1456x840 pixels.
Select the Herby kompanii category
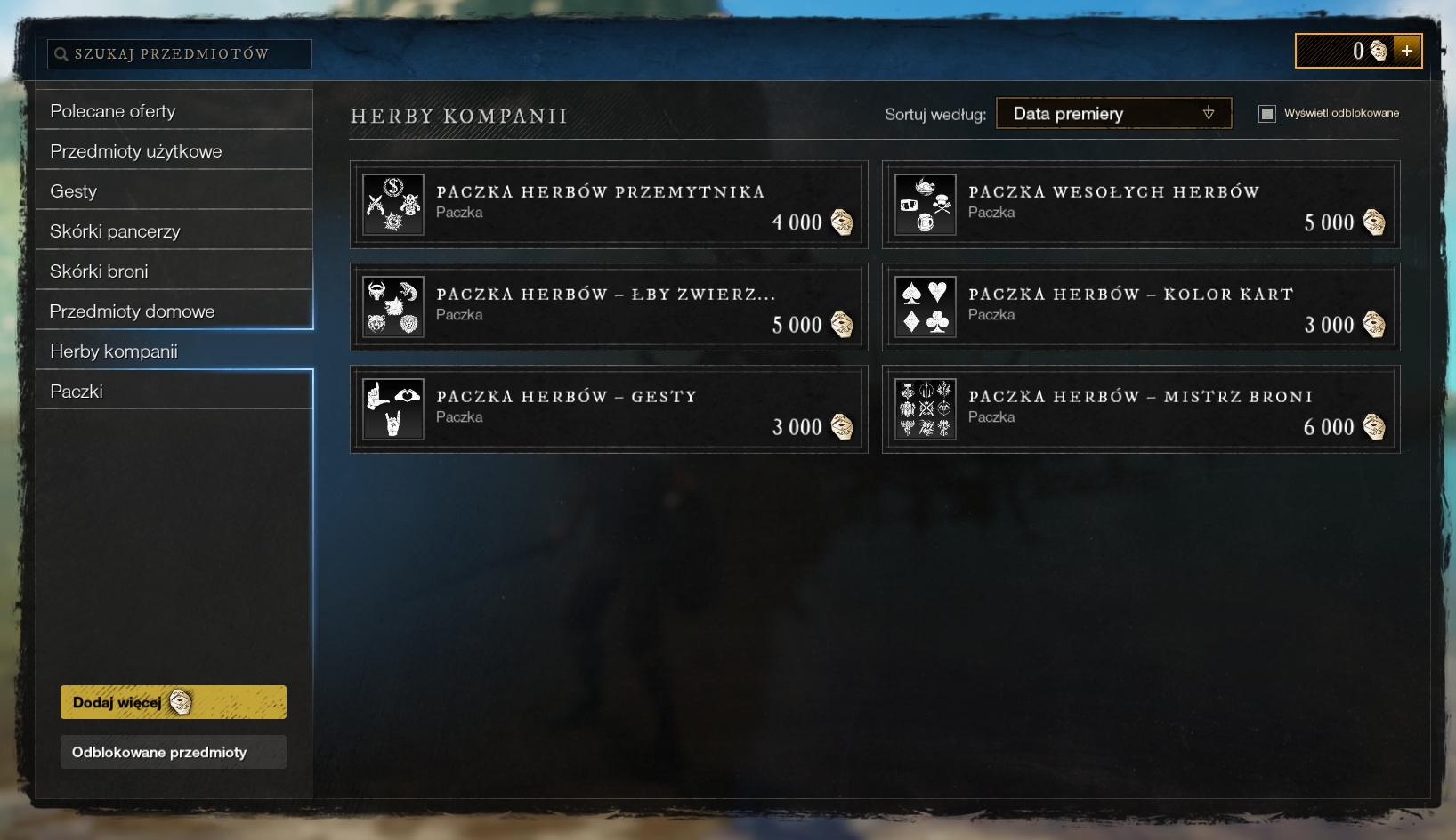coord(174,351)
